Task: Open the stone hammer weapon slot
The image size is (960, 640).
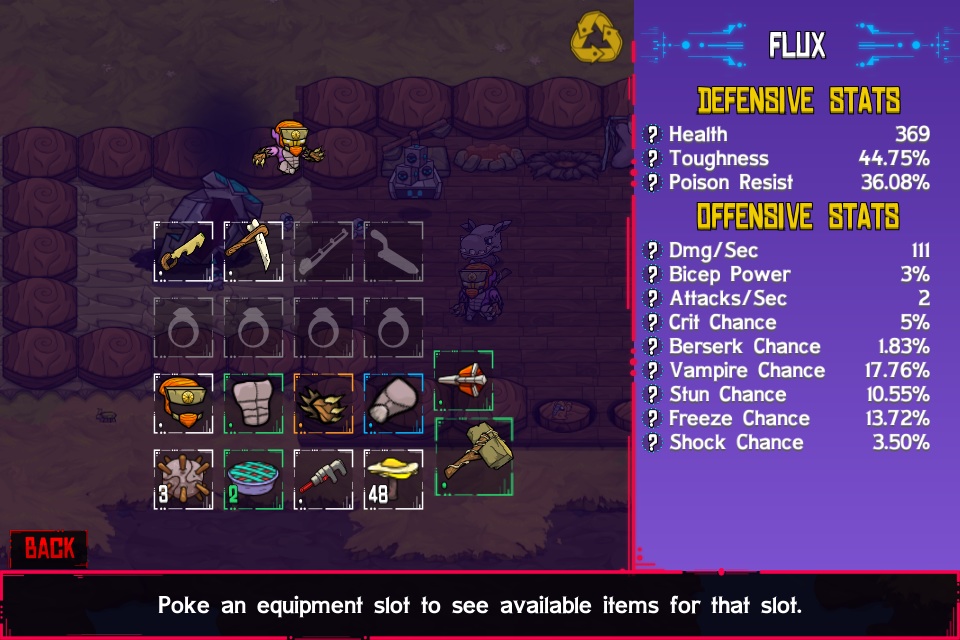Action: [474, 456]
